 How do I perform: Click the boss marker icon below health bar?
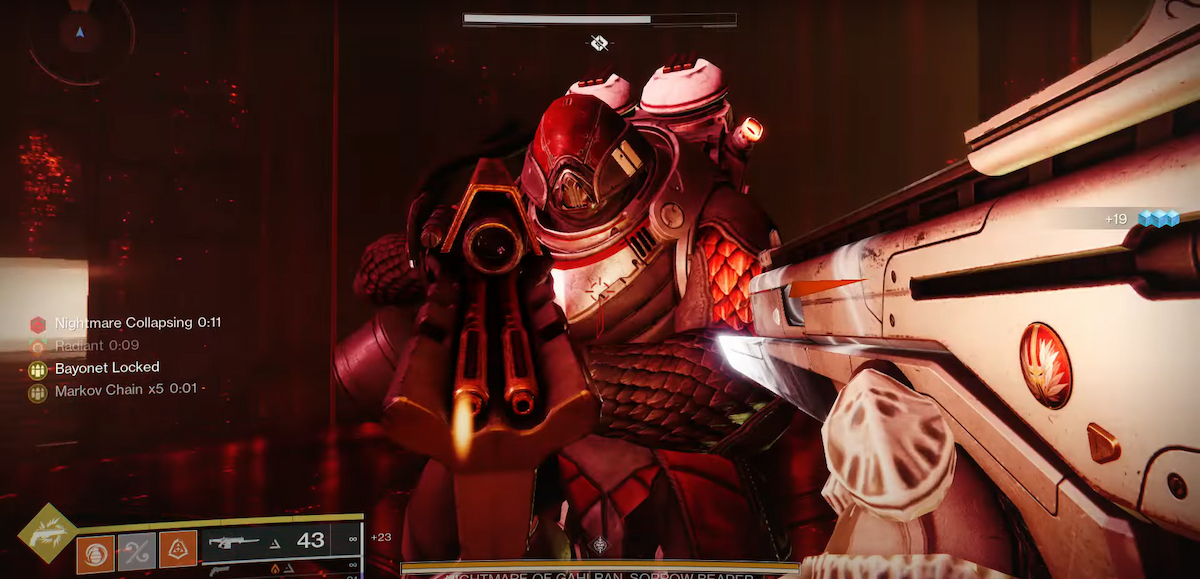(599, 42)
